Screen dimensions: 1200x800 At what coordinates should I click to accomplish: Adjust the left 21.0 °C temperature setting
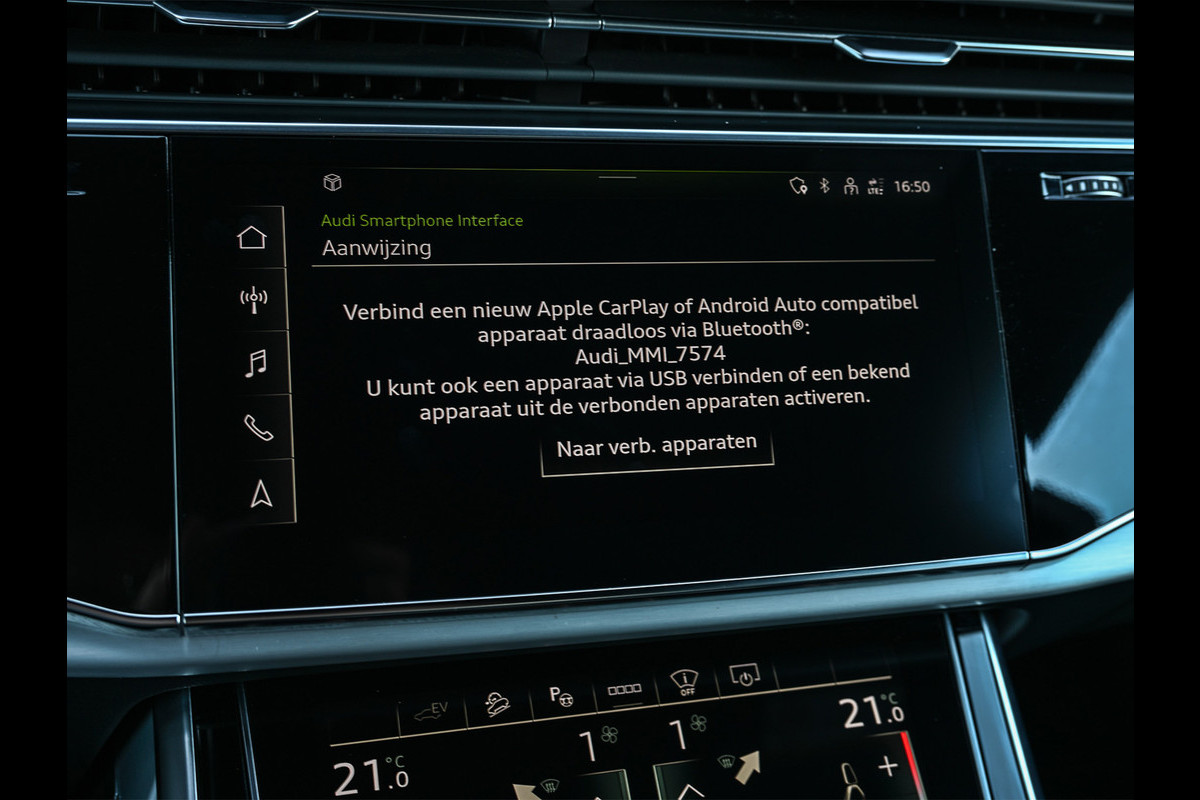coord(370,776)
